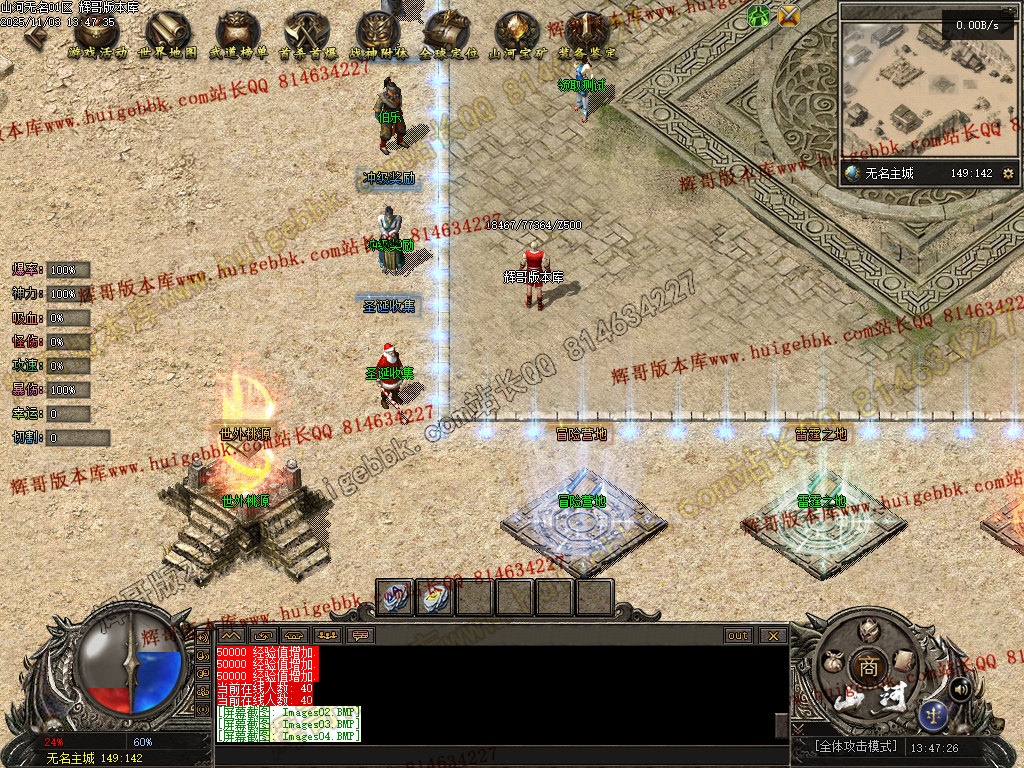
Task: Click the orange crossed-swords icon near minimap
Action: pyautogui.click(x=789, y=15)
